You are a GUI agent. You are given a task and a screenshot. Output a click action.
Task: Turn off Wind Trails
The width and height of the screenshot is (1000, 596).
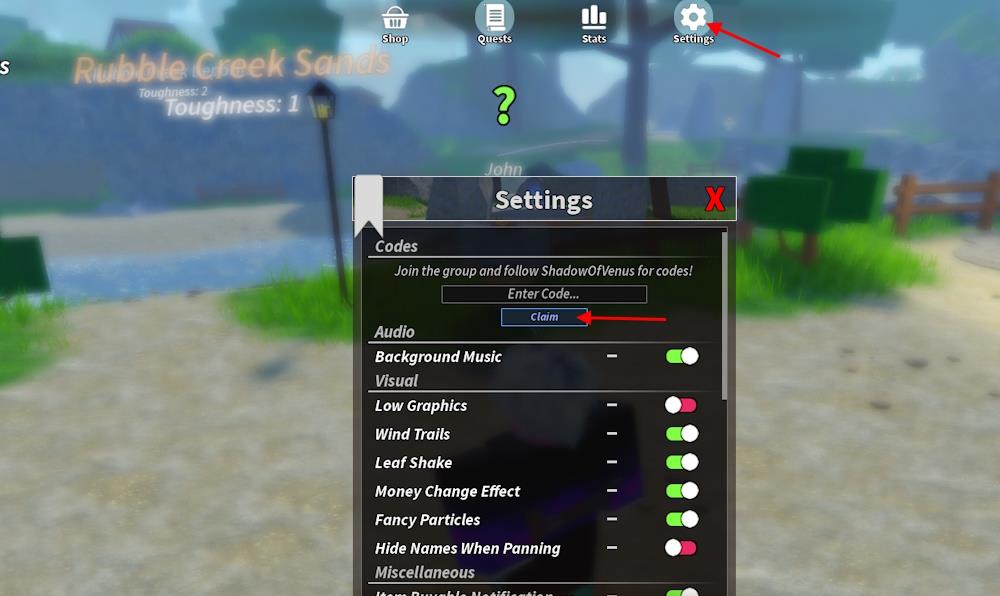point(682,434)
